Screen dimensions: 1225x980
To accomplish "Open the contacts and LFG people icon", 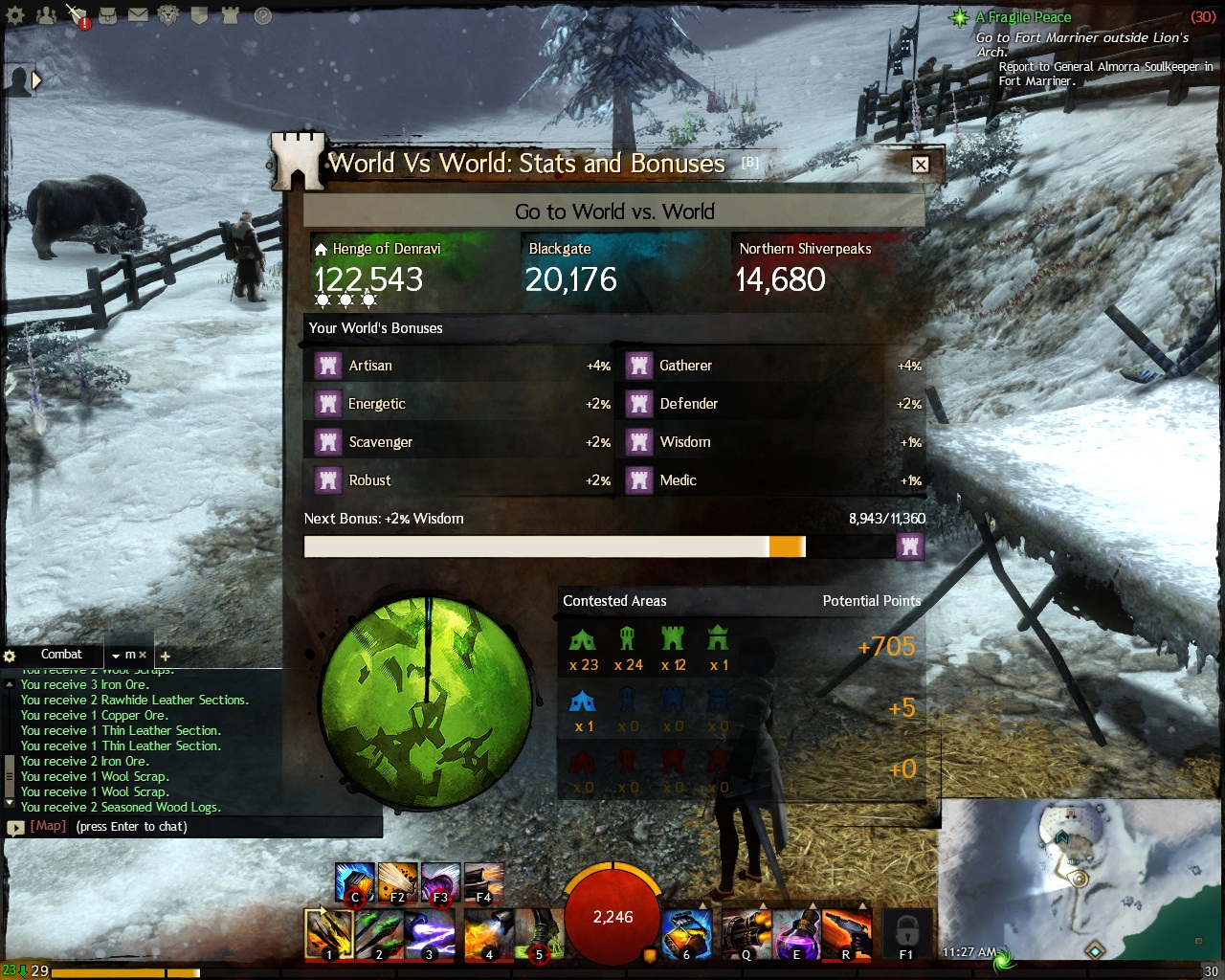I will click(x=46, y=15).
